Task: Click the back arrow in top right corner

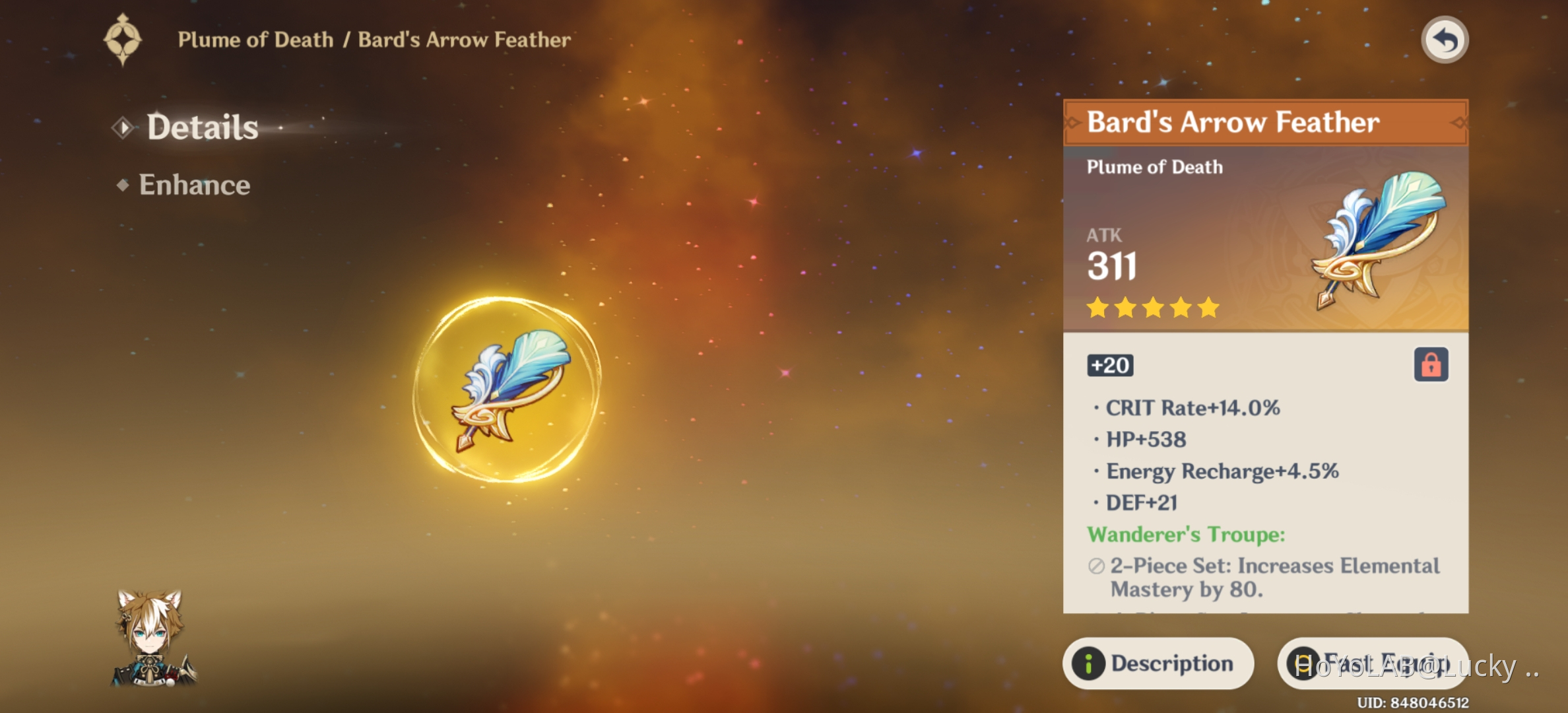Action: coord(1445,40)
